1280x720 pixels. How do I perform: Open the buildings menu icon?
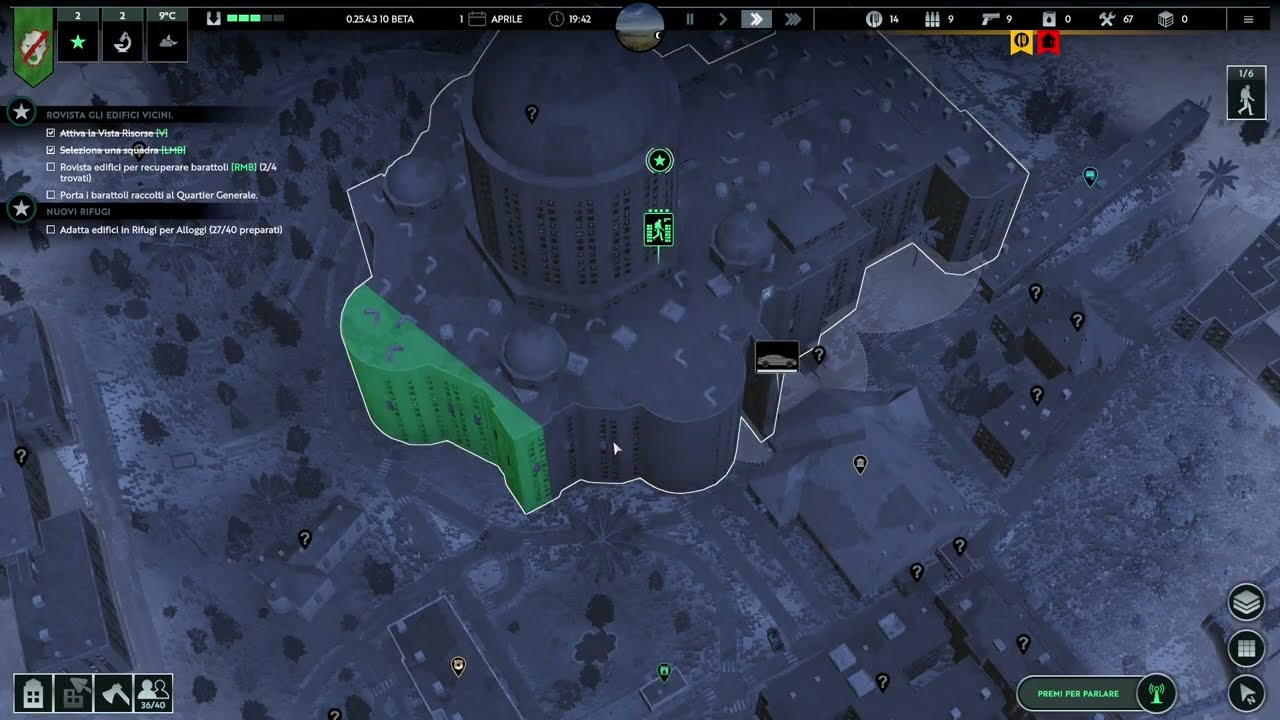(x=33, y=693)
